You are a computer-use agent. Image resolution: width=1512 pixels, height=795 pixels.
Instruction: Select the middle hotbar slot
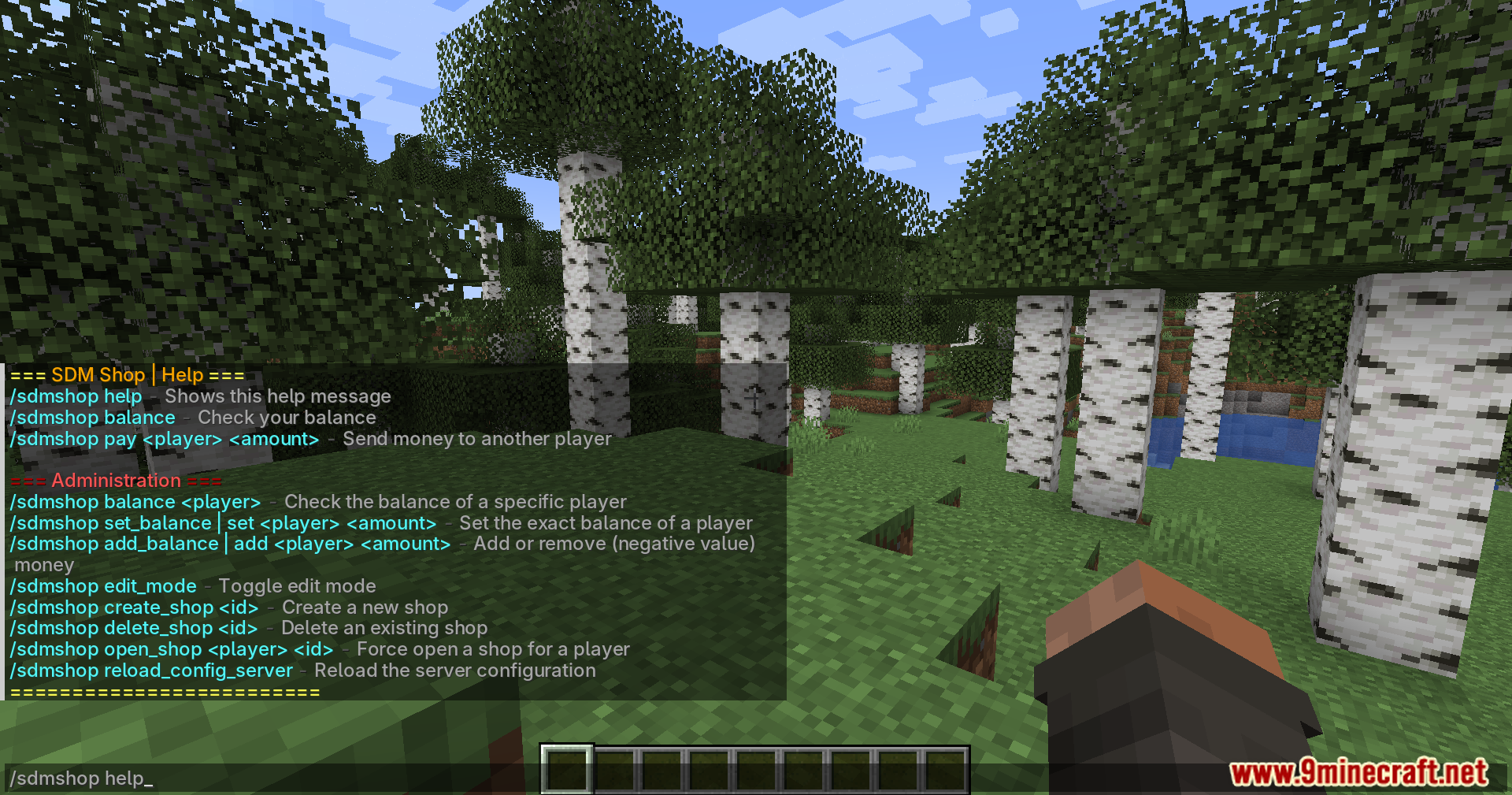click(x=756, y=770)
